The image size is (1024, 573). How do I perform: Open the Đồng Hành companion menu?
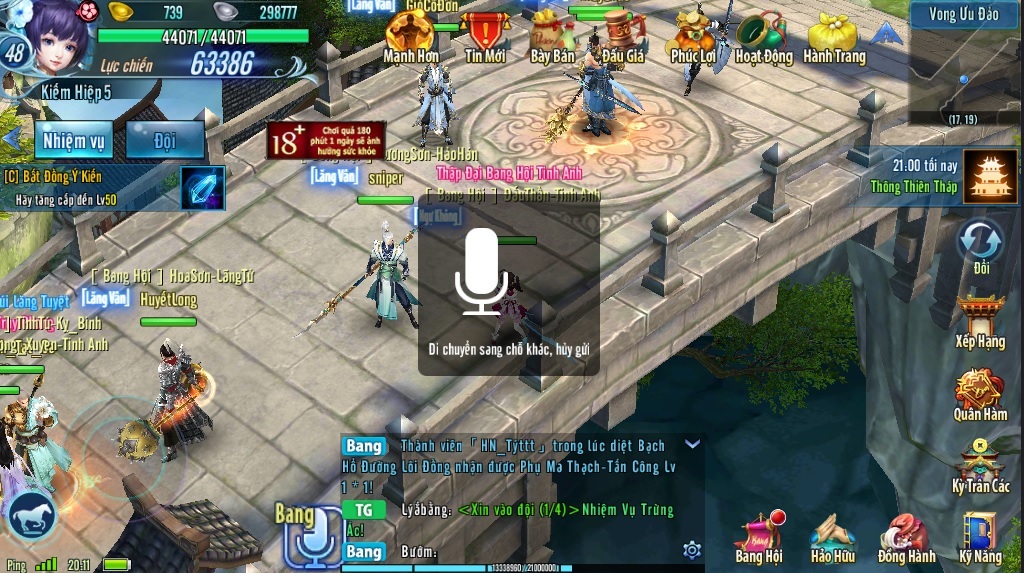tap(906, 537)
